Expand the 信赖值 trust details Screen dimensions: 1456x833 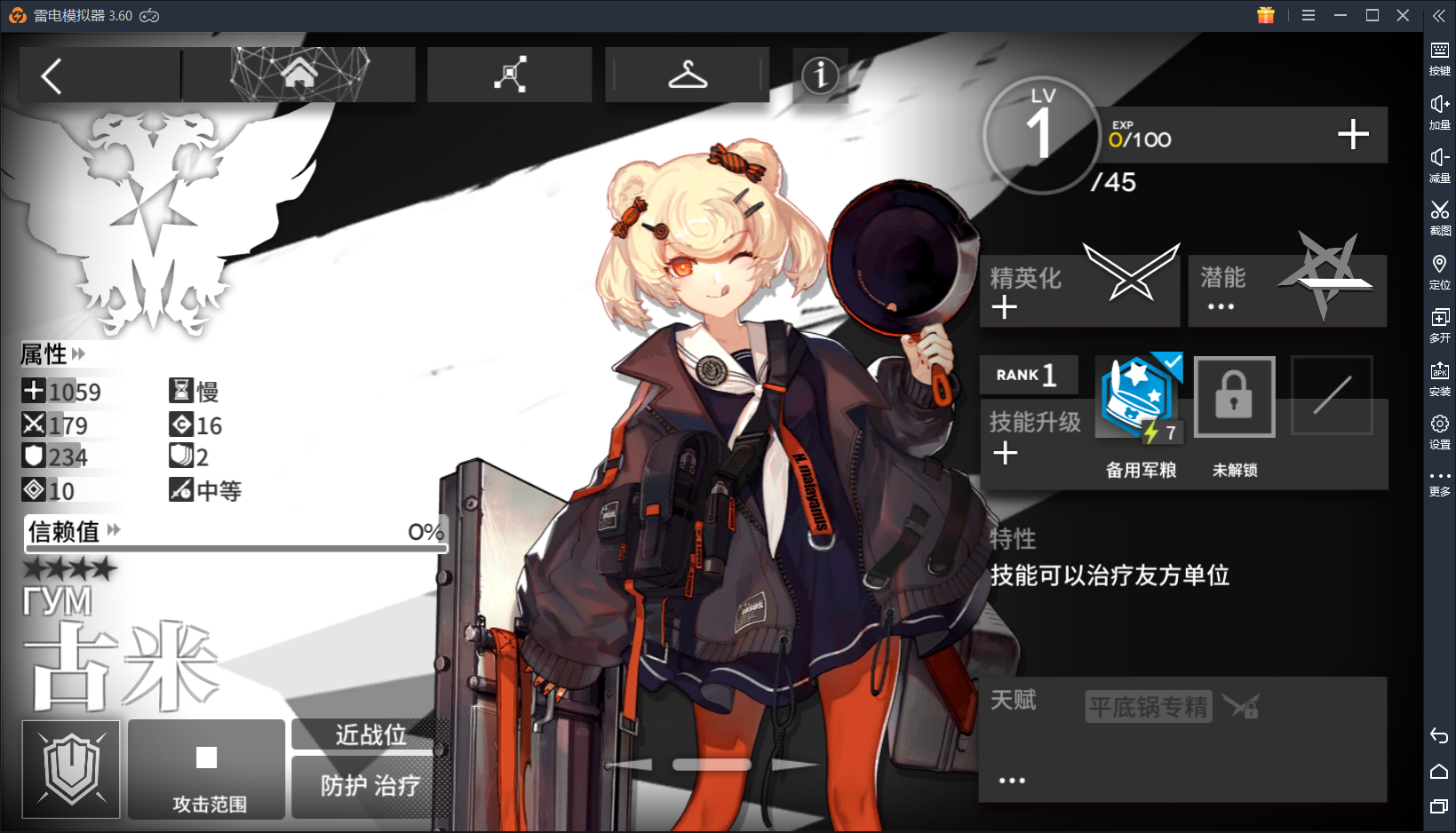click(113, 530)
